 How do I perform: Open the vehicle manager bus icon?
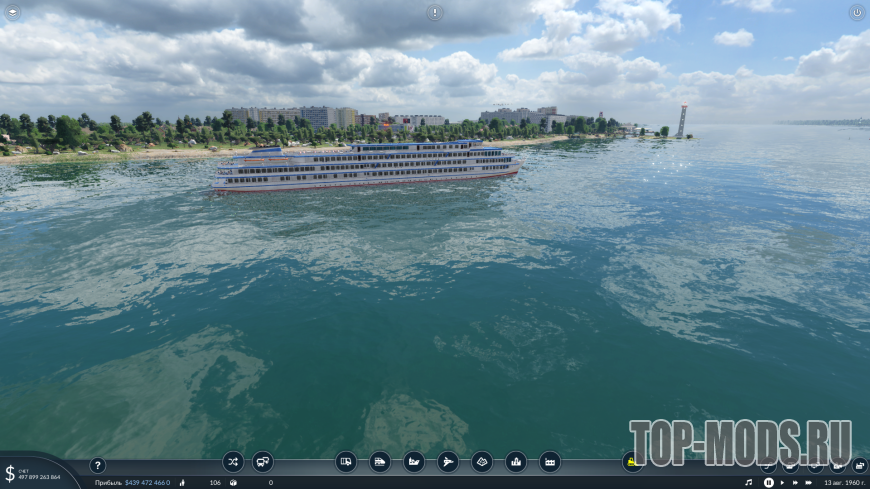coord(263,462)
